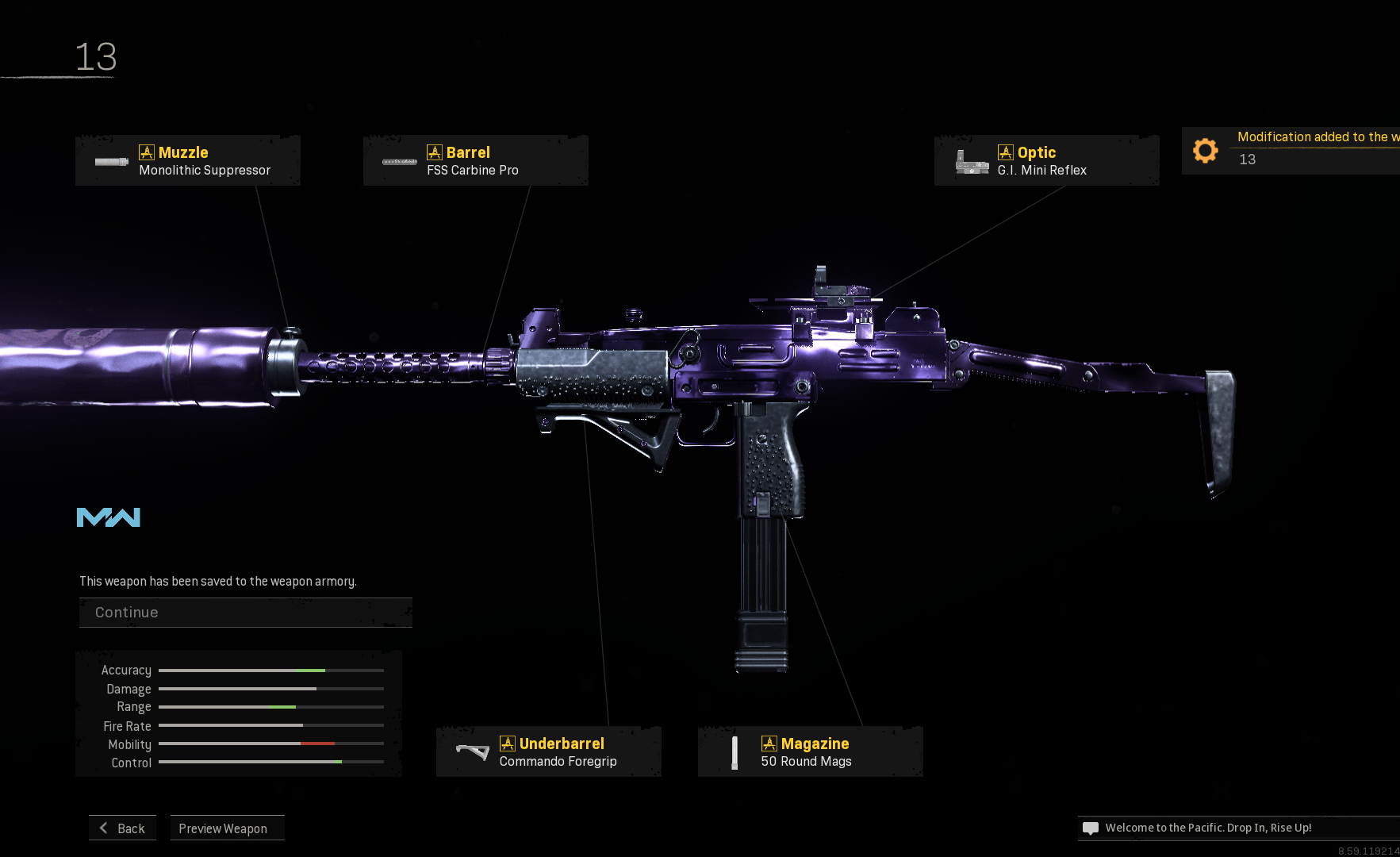Select the Underbarrel Commando Foregrip slot
The height and width of the screenshot is (857, 1400).
click(x=548, y=751)
